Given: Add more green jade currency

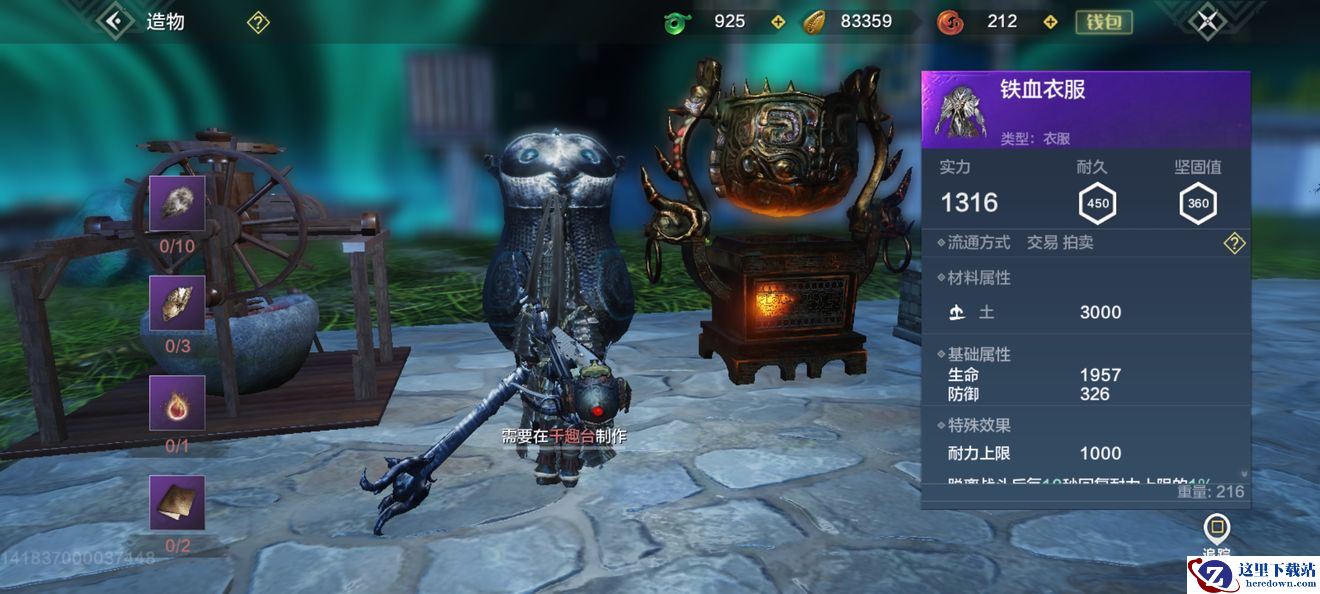Looking at the screenshot, I should point(779,22).
